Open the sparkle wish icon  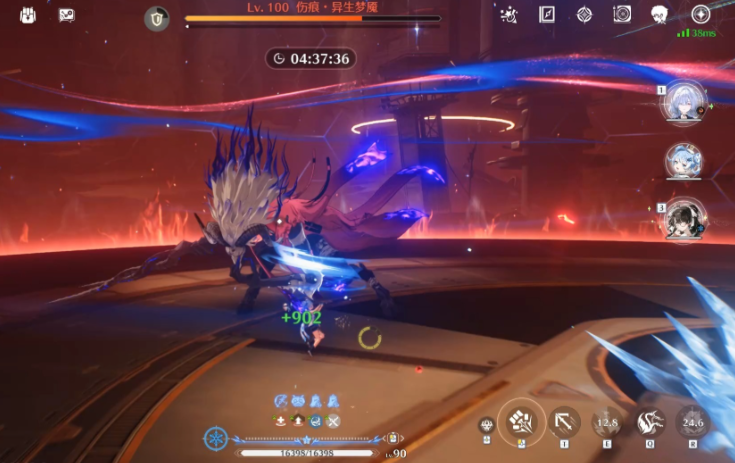(508, 14)
